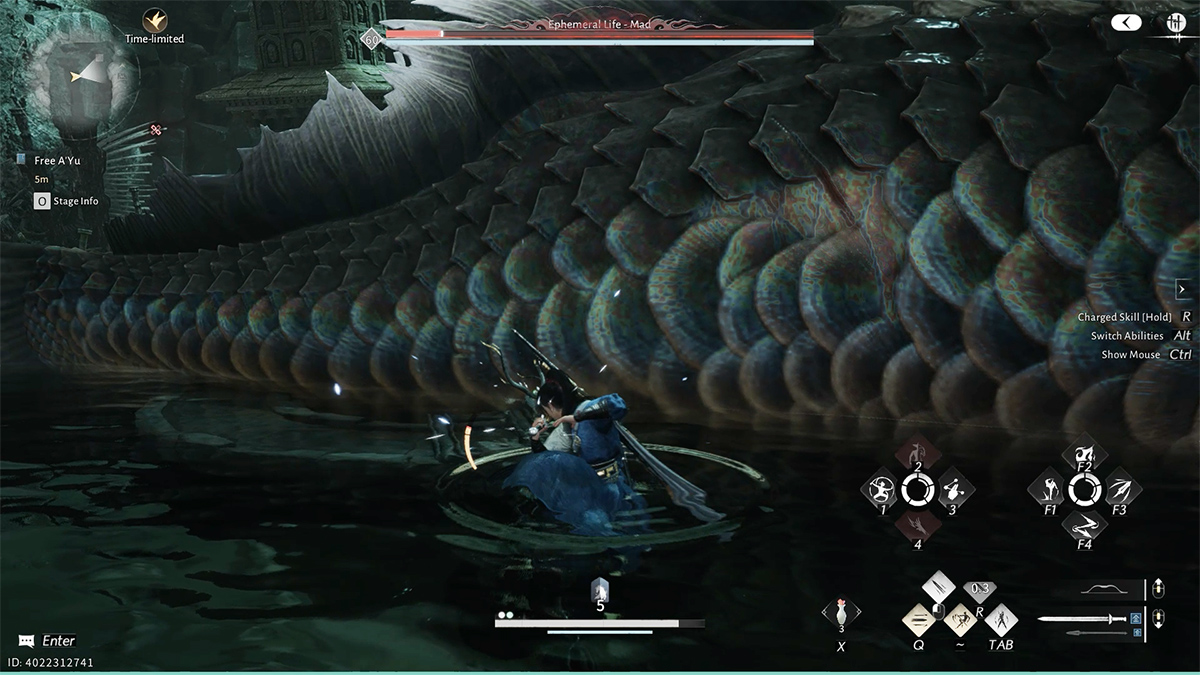Viewport: 1200px width, 675px height.
Task: Switch to the bow weapon slot
Action: (x=1110, y=588)
